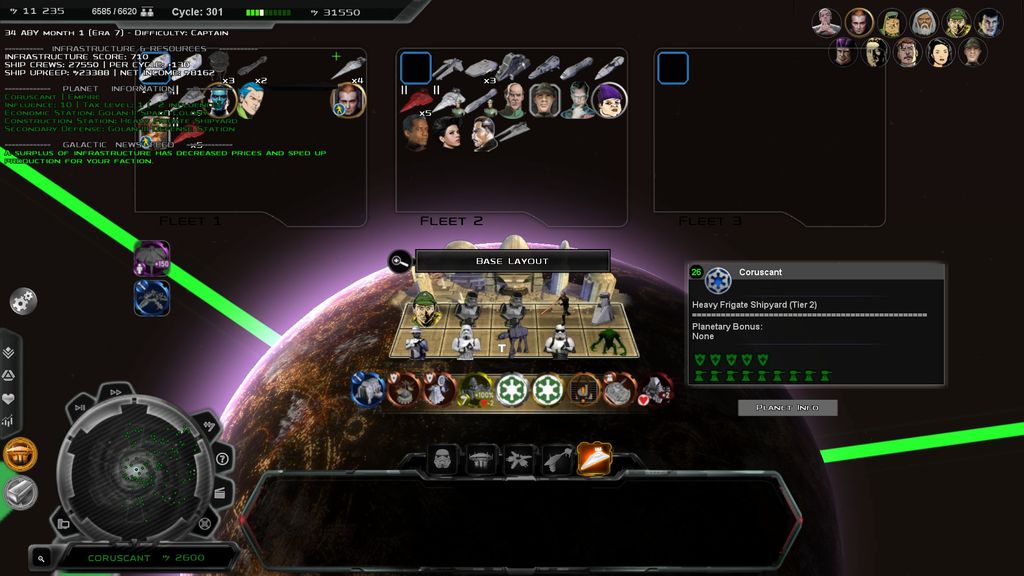This screenshot has height=576, width=1024.
Task: Click the heart icon on the left panel
Action: point(8,398)
